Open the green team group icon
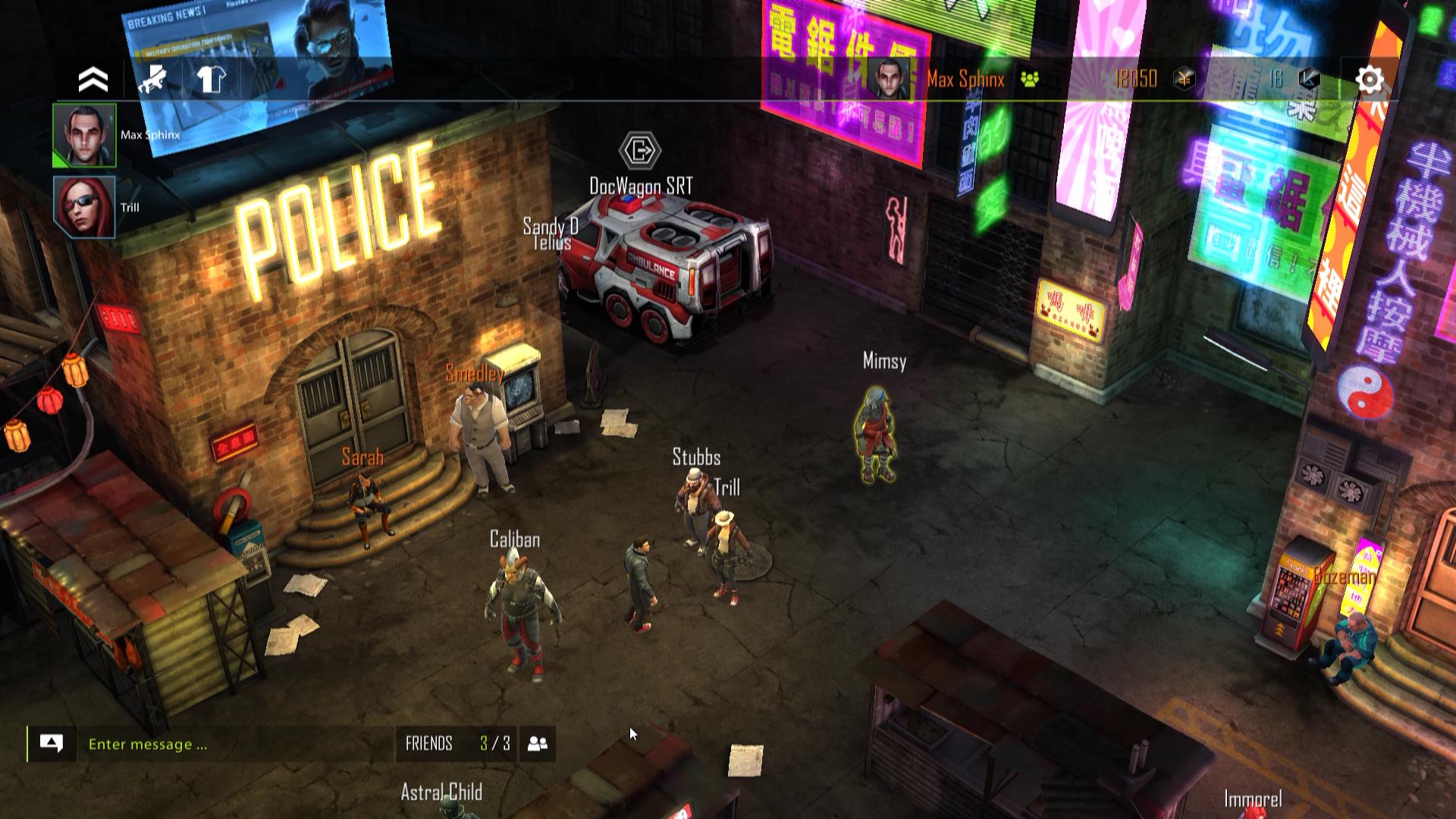Image resolution: width=1456 pixels, height=819 pixels. [1030, 79]
